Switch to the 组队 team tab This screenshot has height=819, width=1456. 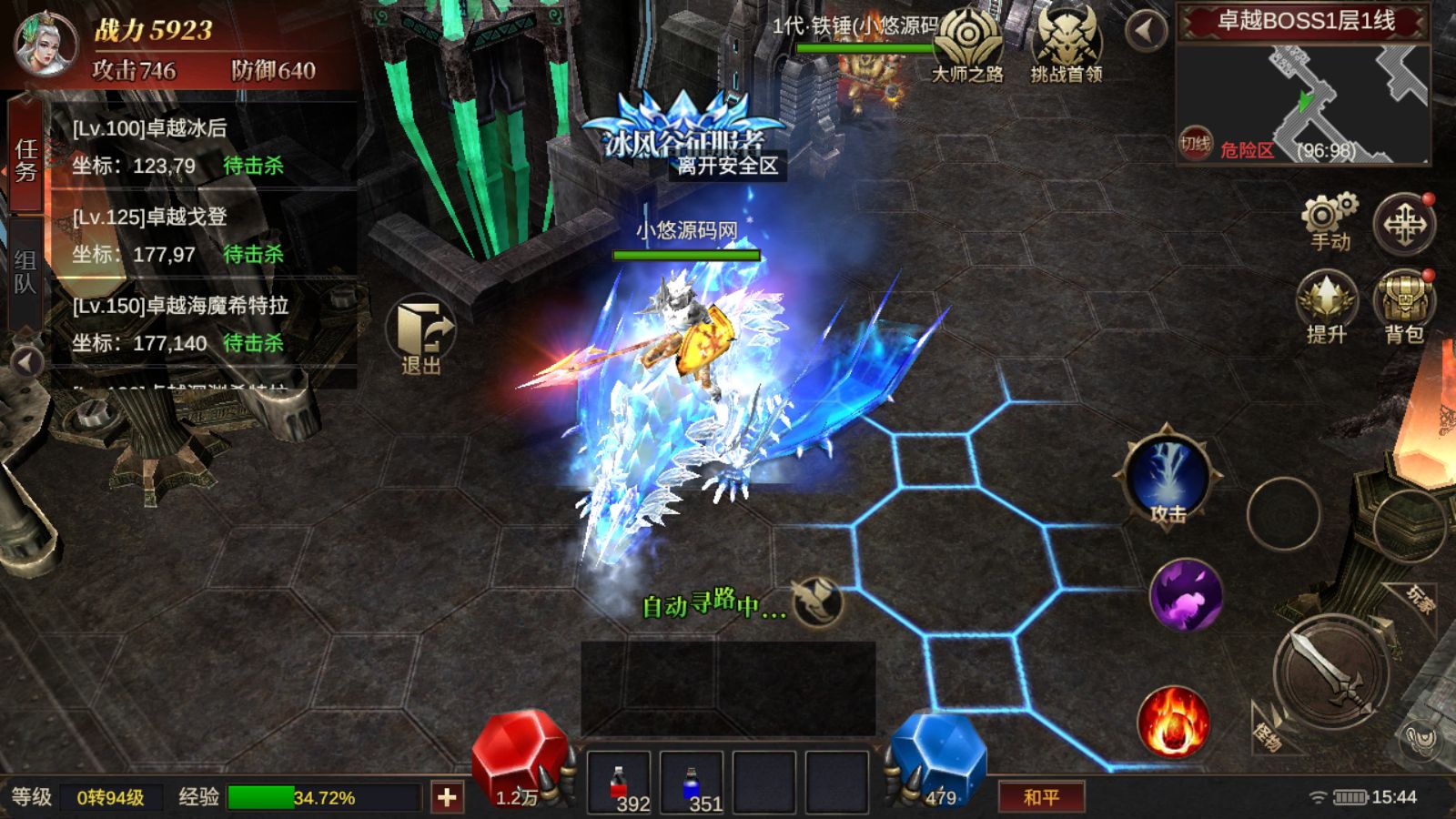tap(25, 272)
